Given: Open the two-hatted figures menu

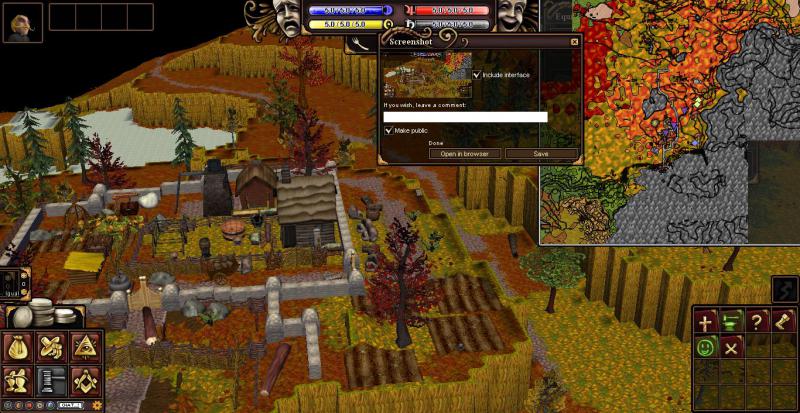Looking at the screenshot, I should click(x=20, y=380).
